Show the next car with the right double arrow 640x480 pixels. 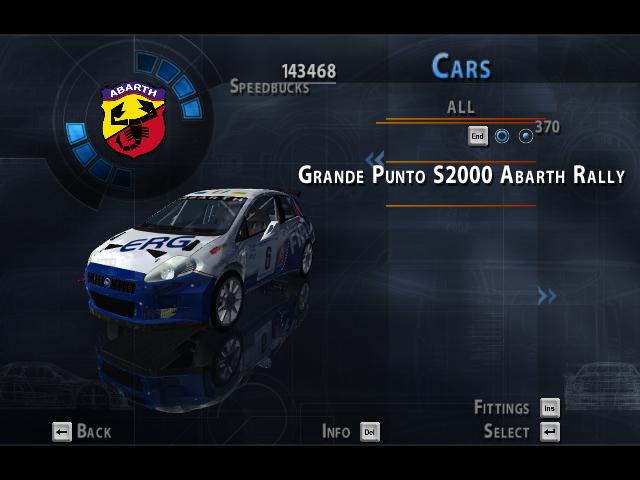[546, 295]
